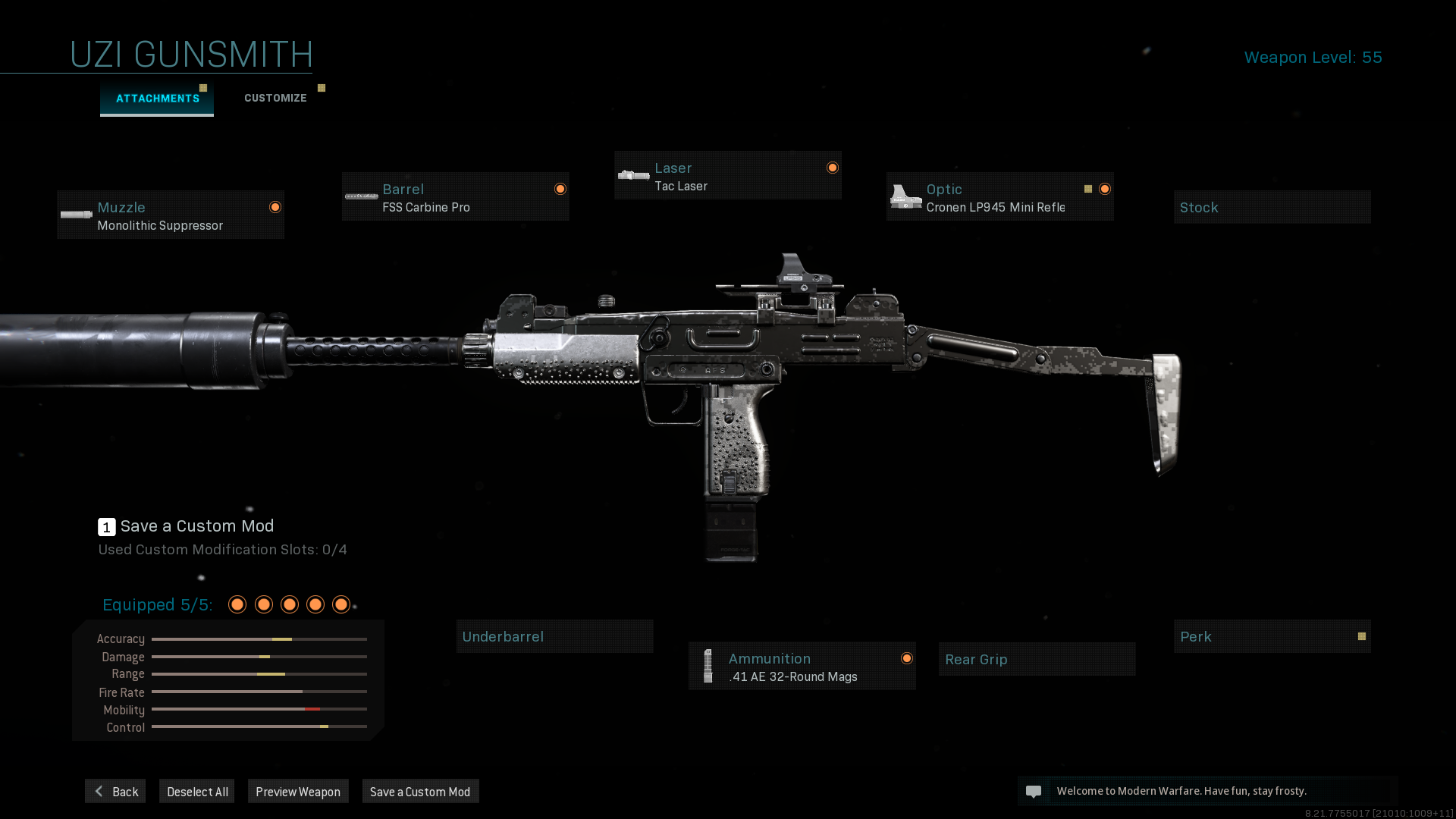Screen dimensions: 1456x819
Task: Select the Muzzle Monolithic Suppressor slot
Action: click(x=171, y=215)
